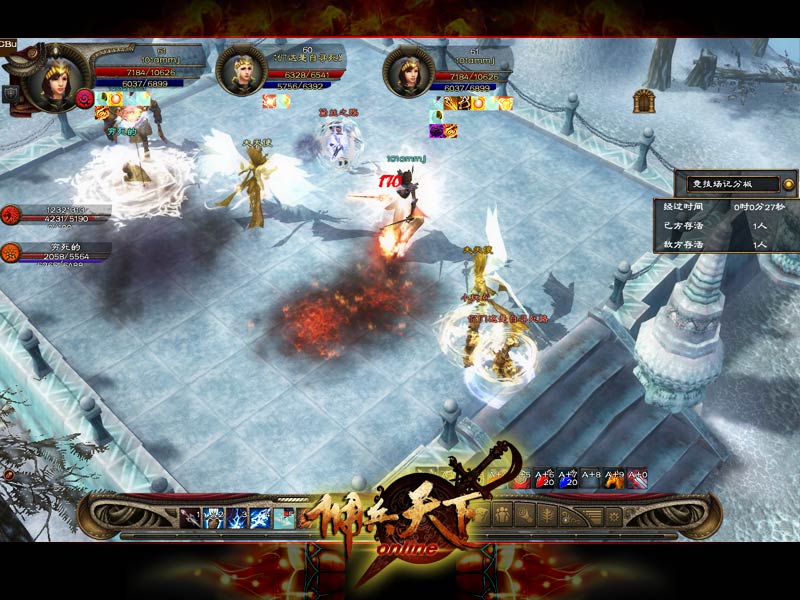
Task: Click the shield icon left of your portrait
Action: click(12, 93)
